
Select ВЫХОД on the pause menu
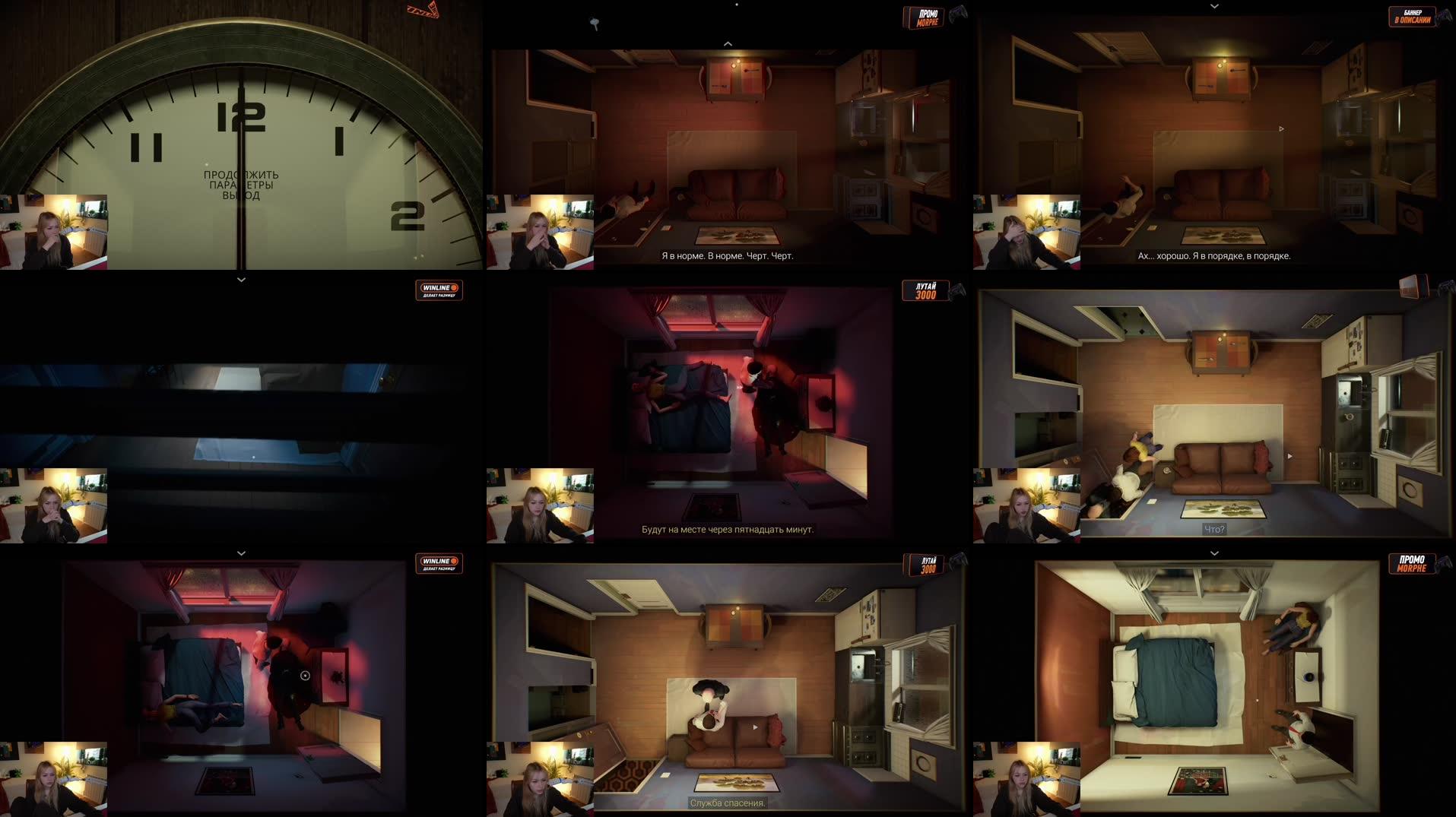[x=241, y=195]
